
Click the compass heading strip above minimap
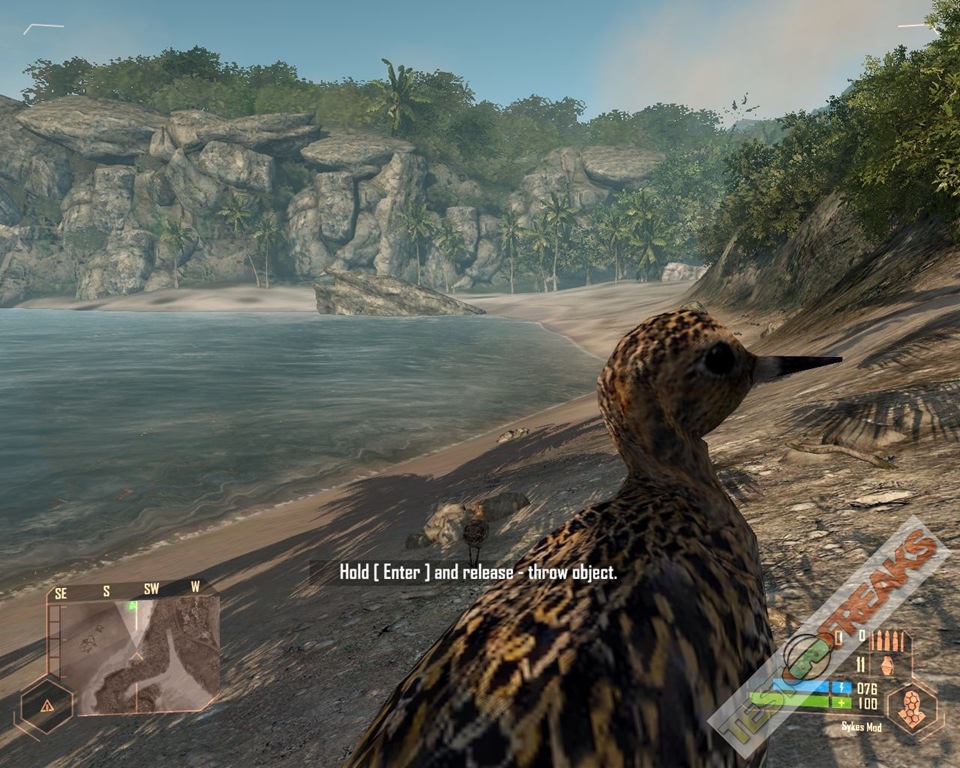(130, 590)
